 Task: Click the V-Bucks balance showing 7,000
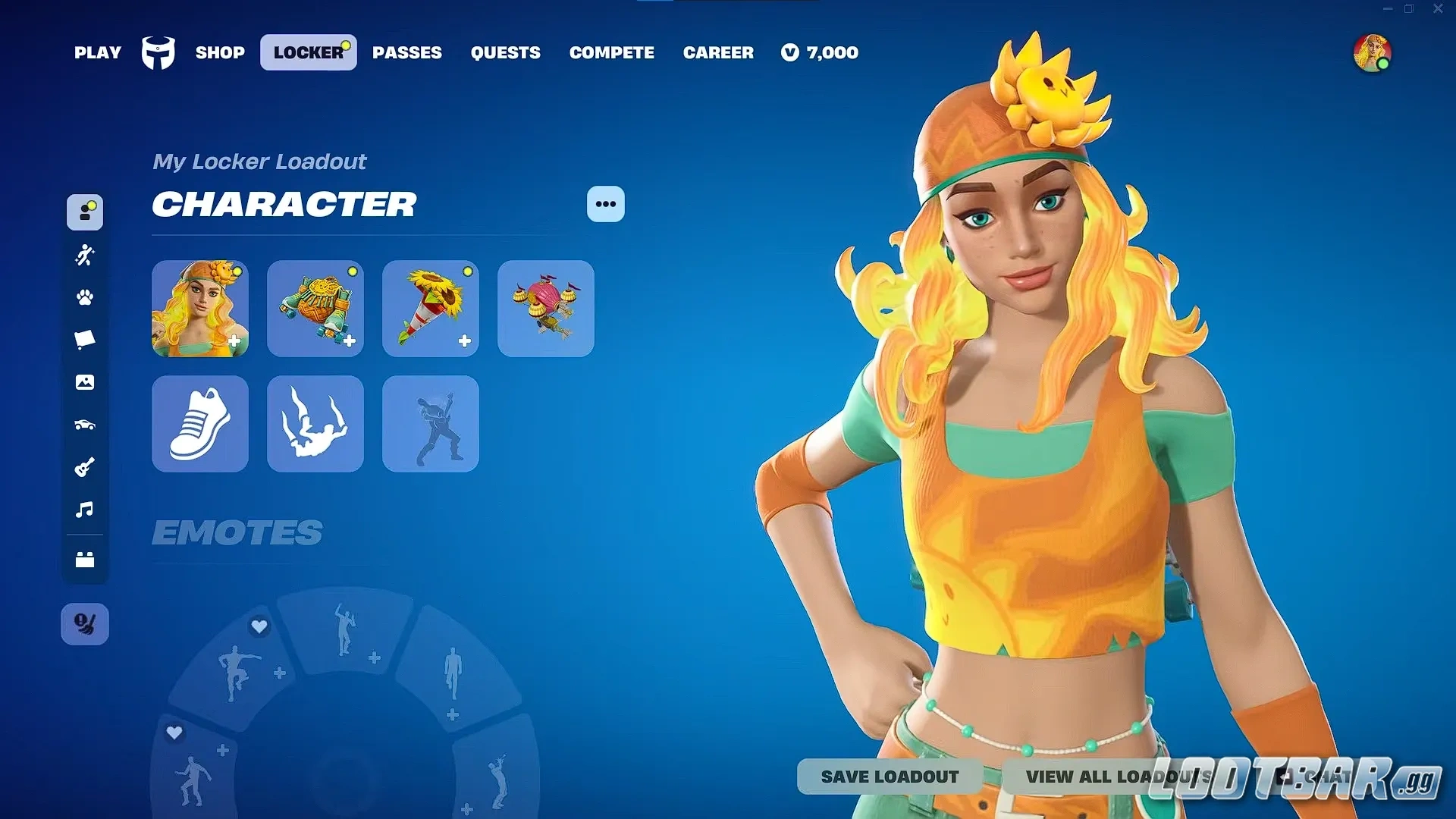point(819,52)
